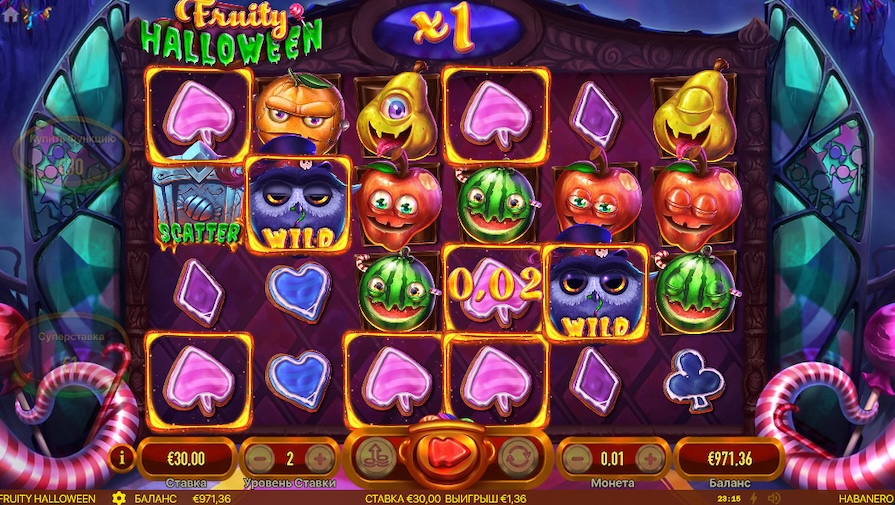Activate the autoplay circular arrows button
895x505 pixels.
(516, 457)
